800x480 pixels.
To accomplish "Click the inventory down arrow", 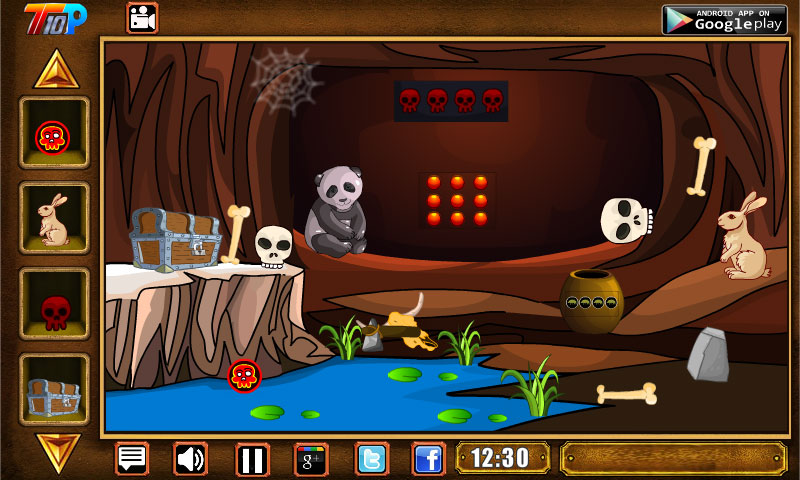I will (x=54, y=449).
